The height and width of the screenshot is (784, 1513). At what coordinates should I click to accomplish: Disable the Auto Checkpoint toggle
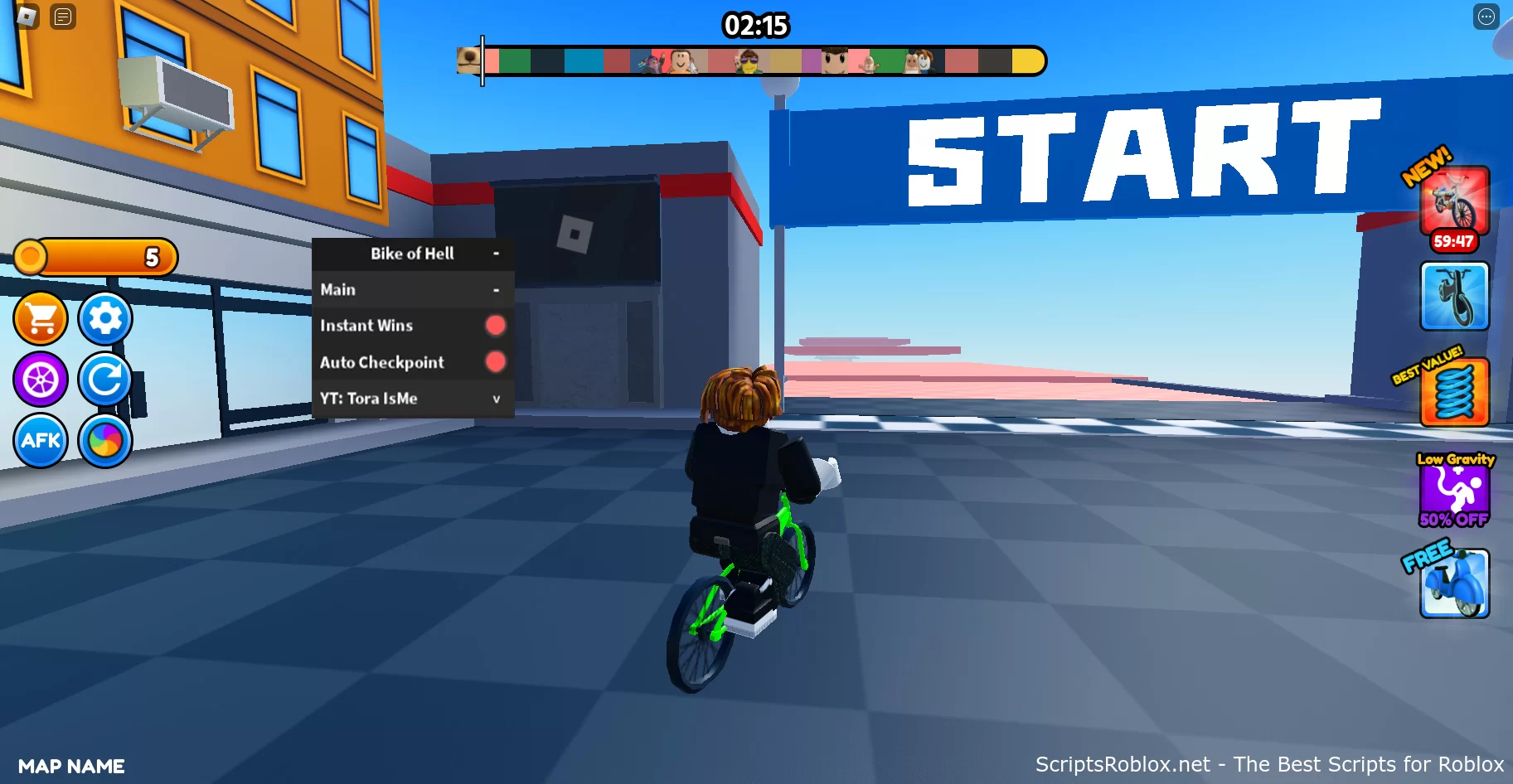pos(495,362)
